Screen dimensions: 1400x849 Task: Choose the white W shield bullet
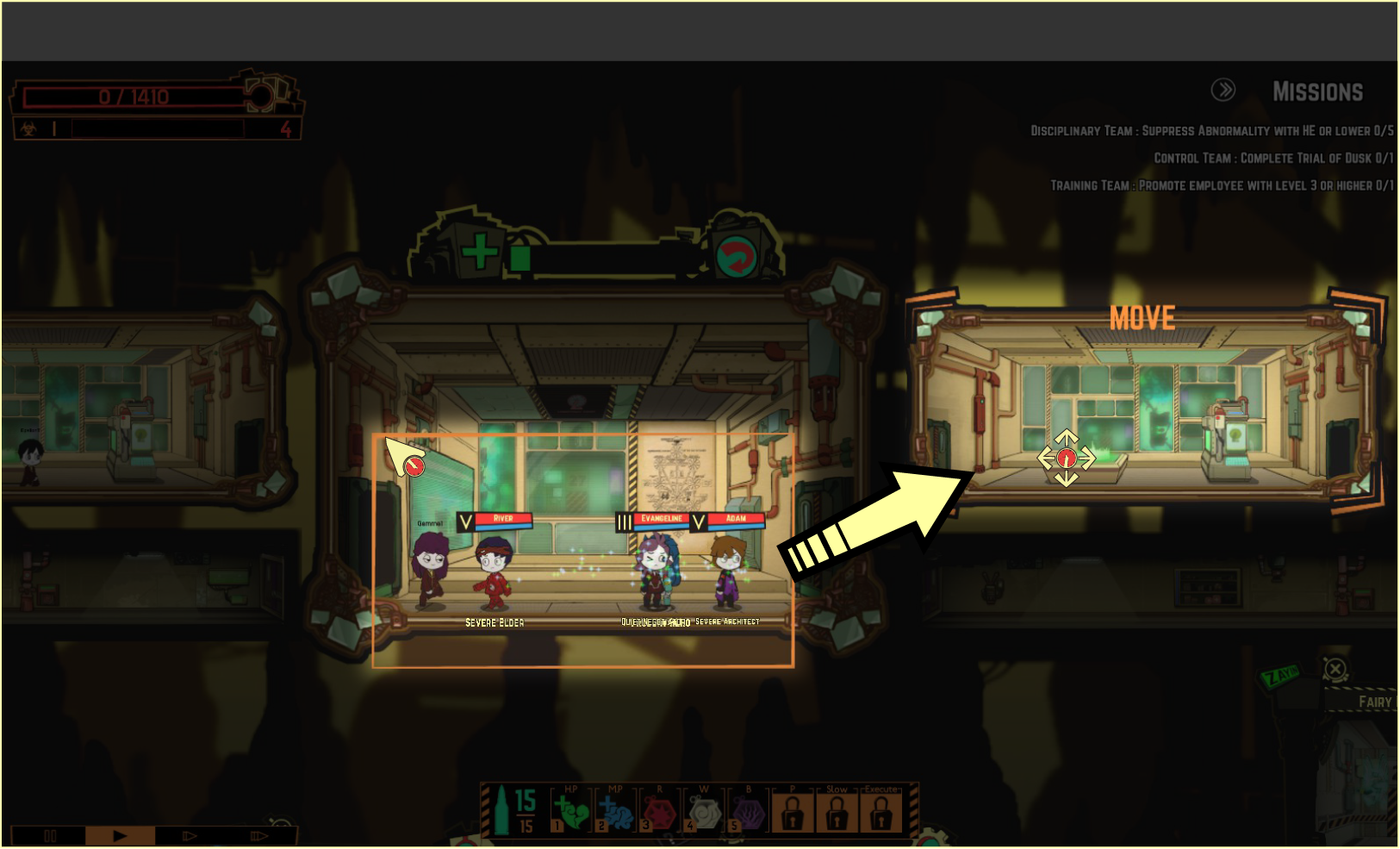[x=704, y=812]
